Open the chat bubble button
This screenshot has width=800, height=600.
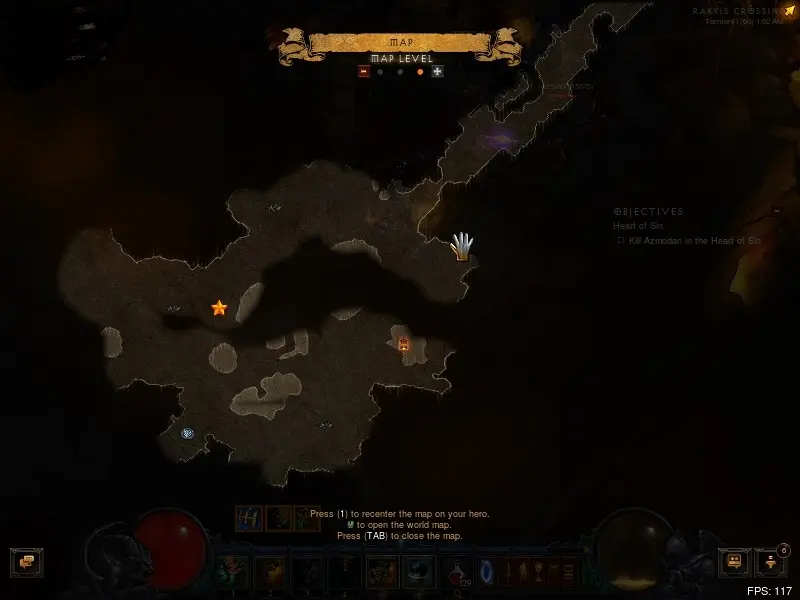[x=25, y=562]
